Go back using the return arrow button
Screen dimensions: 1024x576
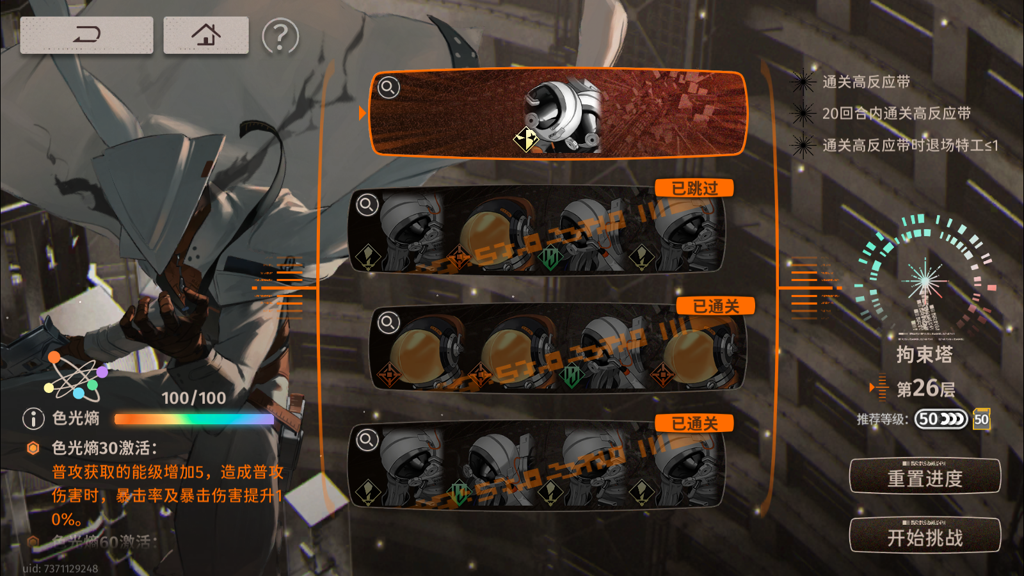(87, 36)
